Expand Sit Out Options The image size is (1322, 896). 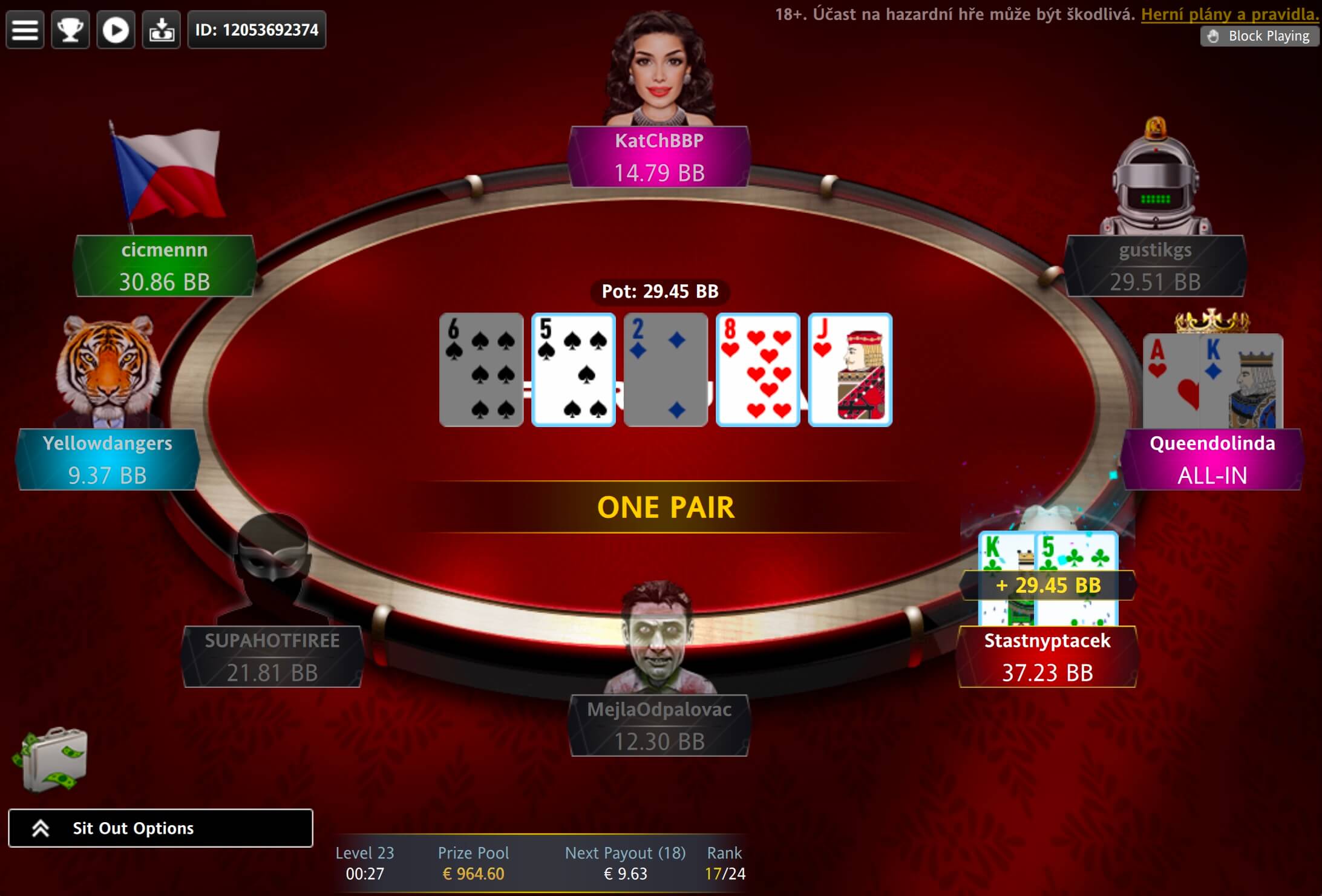pyautogui.click(x=160, y=828)
